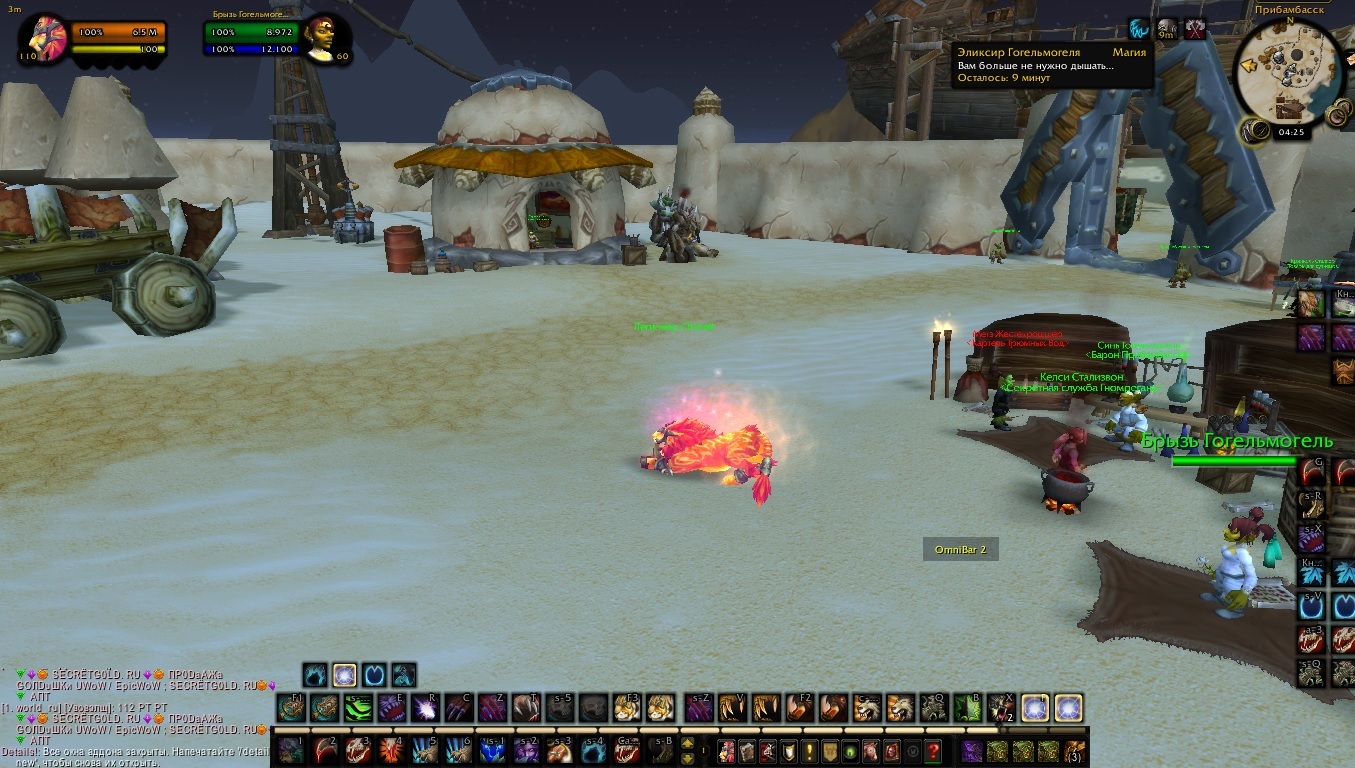Image resolution: width=1355 pixels, height=768 pixels.
Task: Activate the green leaf ability bound to B
Action: (x=967, y=708)
